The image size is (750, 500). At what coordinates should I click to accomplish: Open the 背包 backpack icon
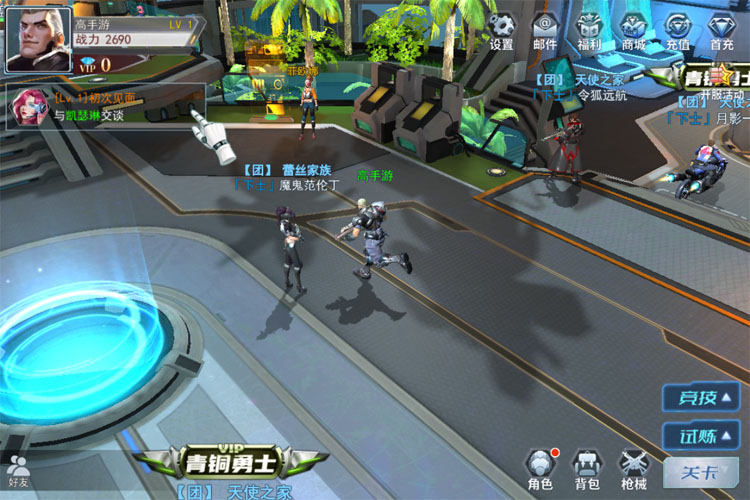(x=587, y=468)
